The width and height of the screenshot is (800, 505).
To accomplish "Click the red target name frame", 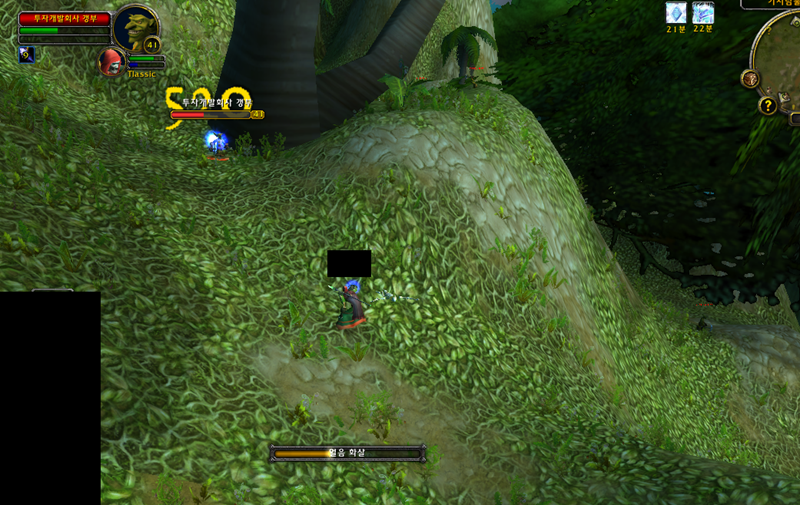I will click(x=64, y=19).
